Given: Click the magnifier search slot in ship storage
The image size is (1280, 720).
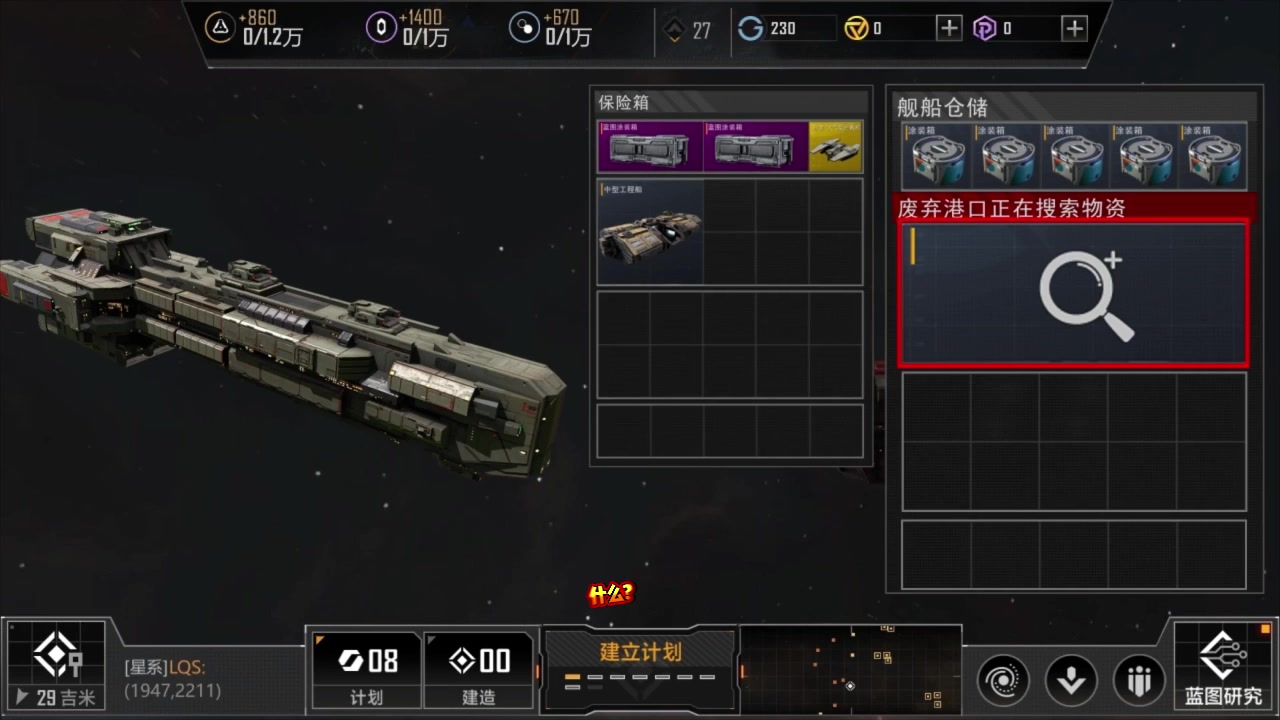Looking at the screenshot, I should (x=1074, y=295).
